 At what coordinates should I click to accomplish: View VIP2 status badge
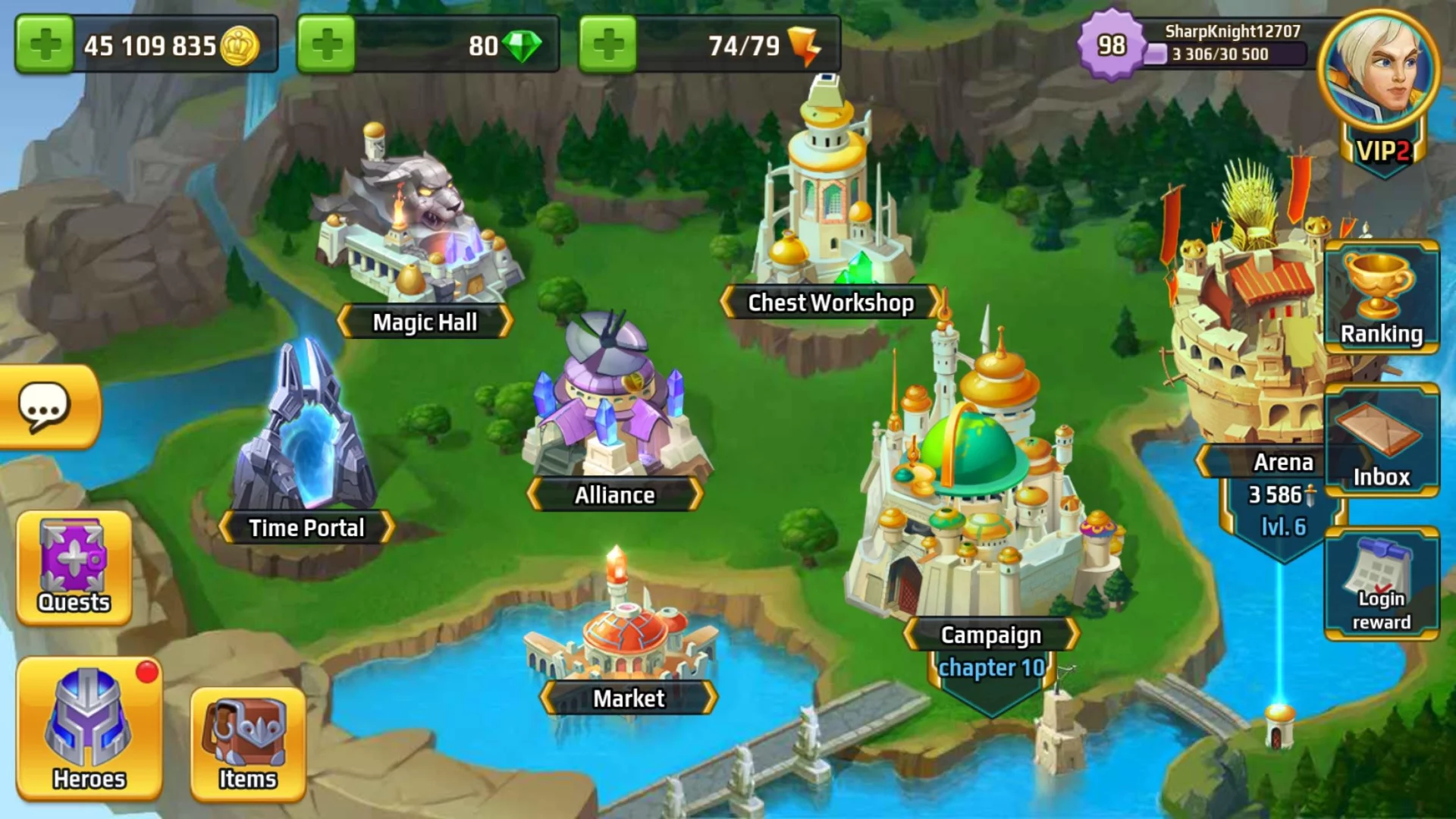tap(1382, 152)
